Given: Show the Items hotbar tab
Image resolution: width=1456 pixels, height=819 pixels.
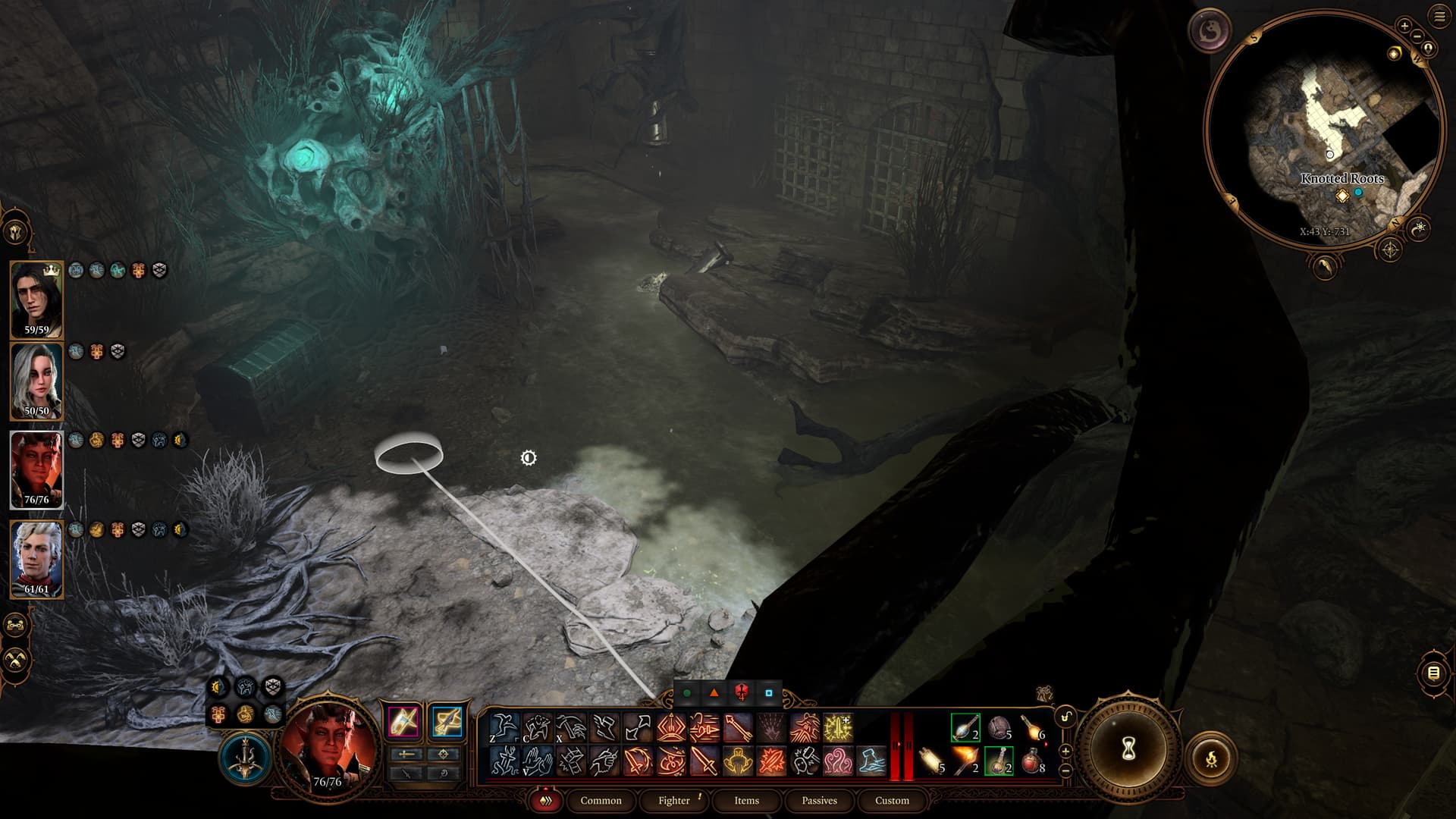Looking at the screenshot, I should (746, 801).
